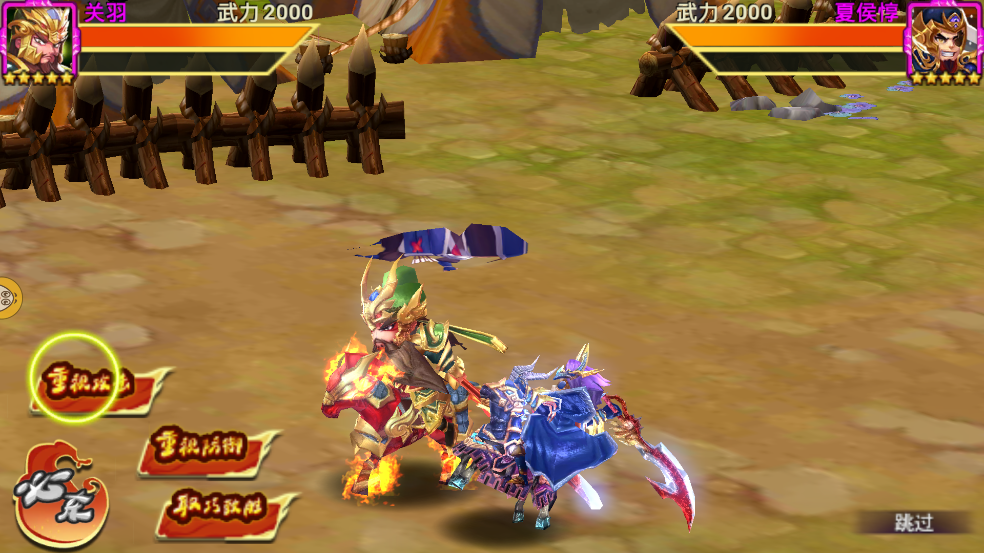Open the round yellow face icon

point(6,298)
